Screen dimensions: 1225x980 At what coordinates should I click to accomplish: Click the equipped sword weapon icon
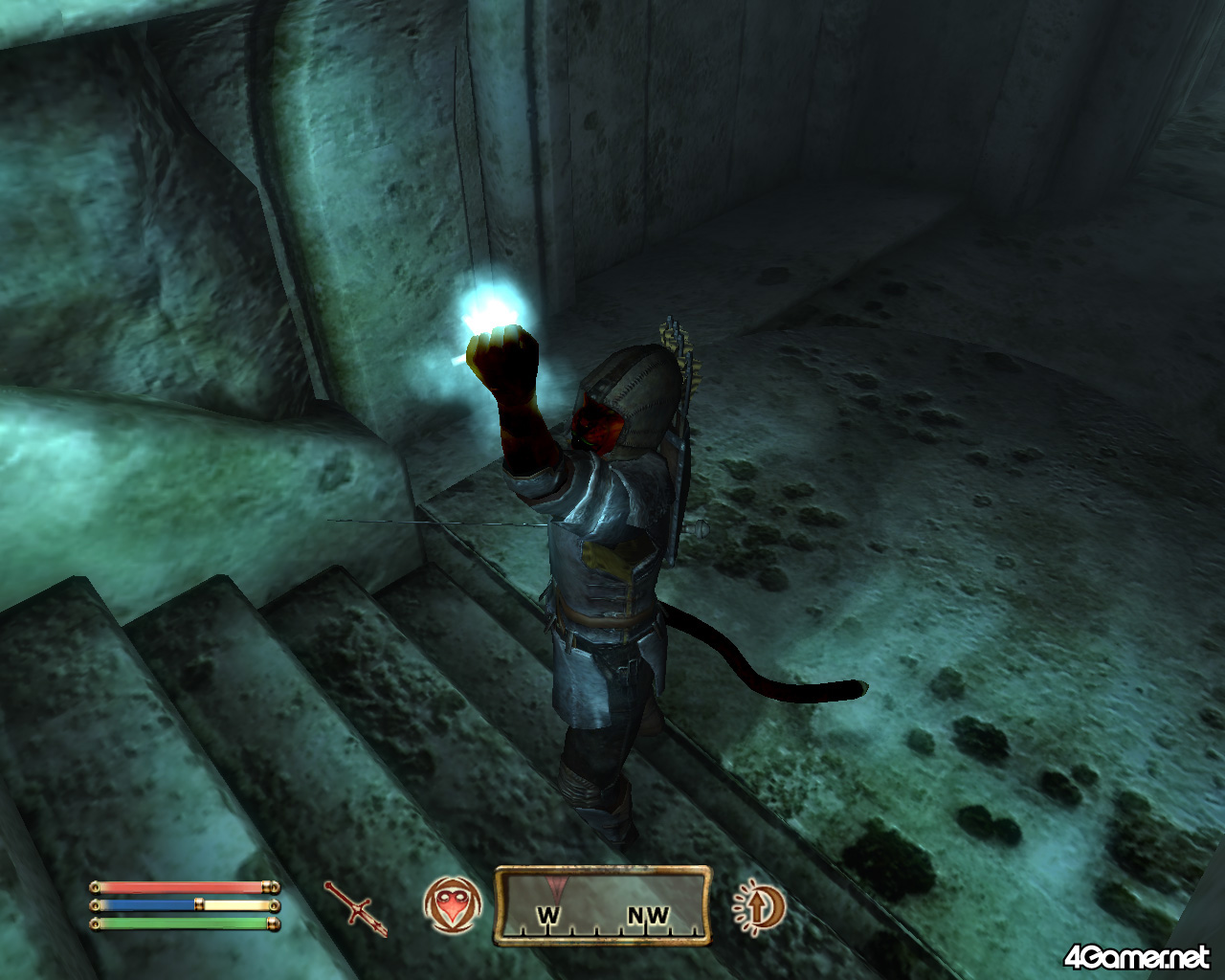tap(356, 907)
